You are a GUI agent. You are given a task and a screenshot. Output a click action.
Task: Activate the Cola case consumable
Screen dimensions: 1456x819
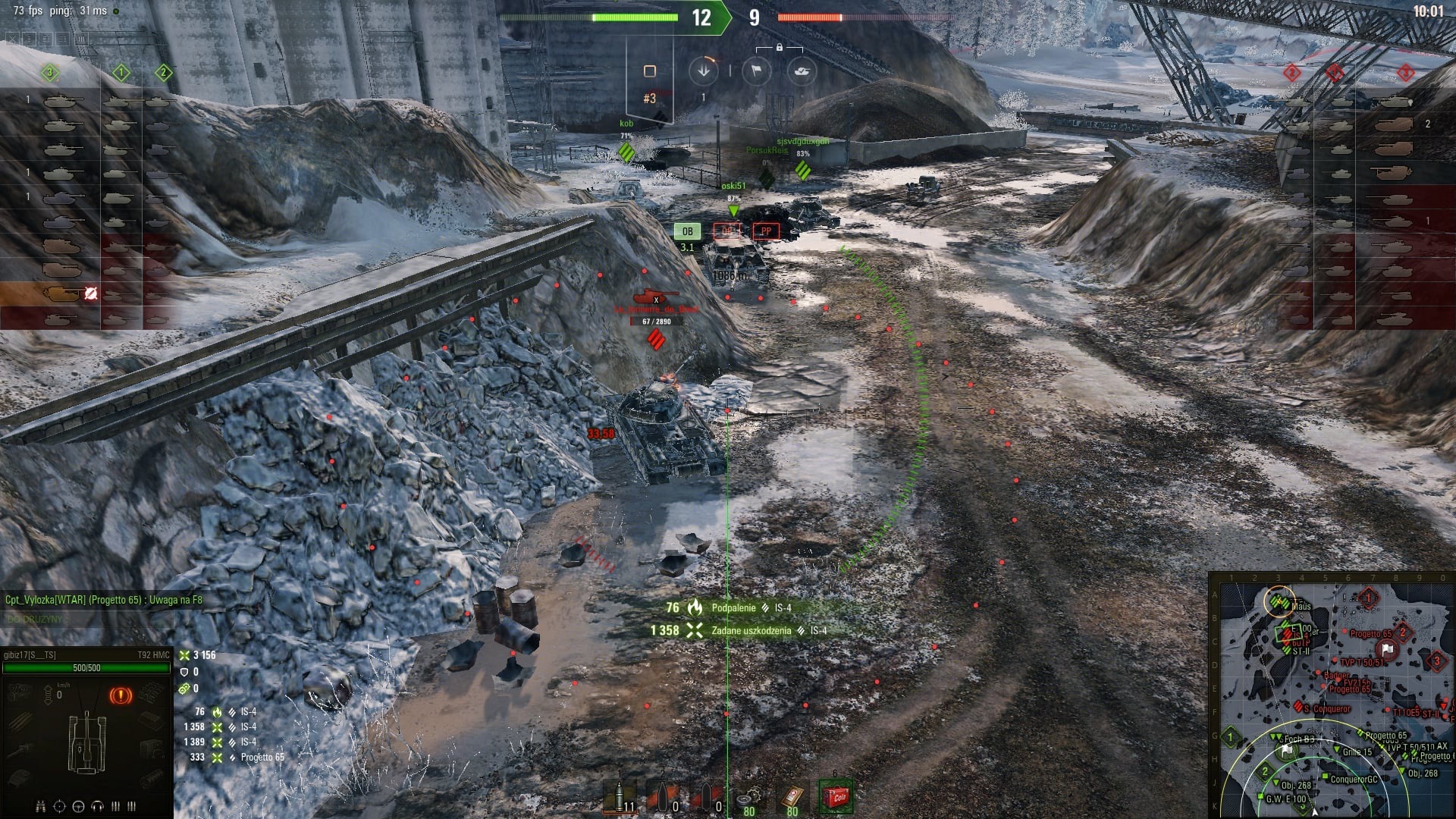tap(836, 796)
